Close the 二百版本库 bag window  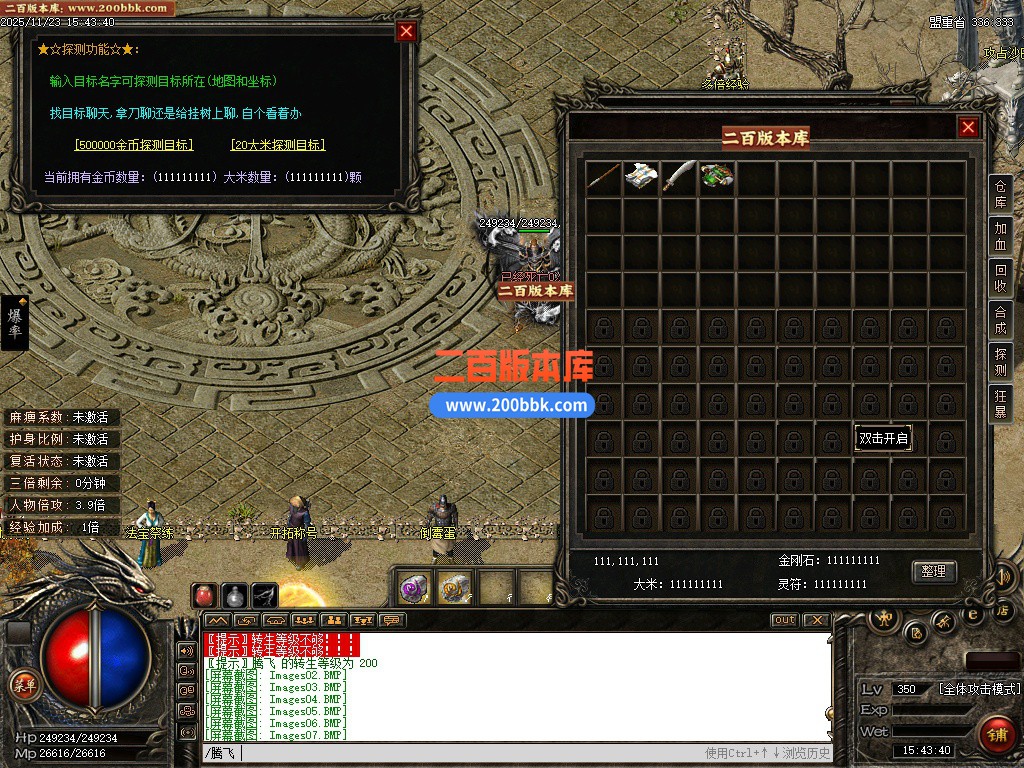pos(968,127)
